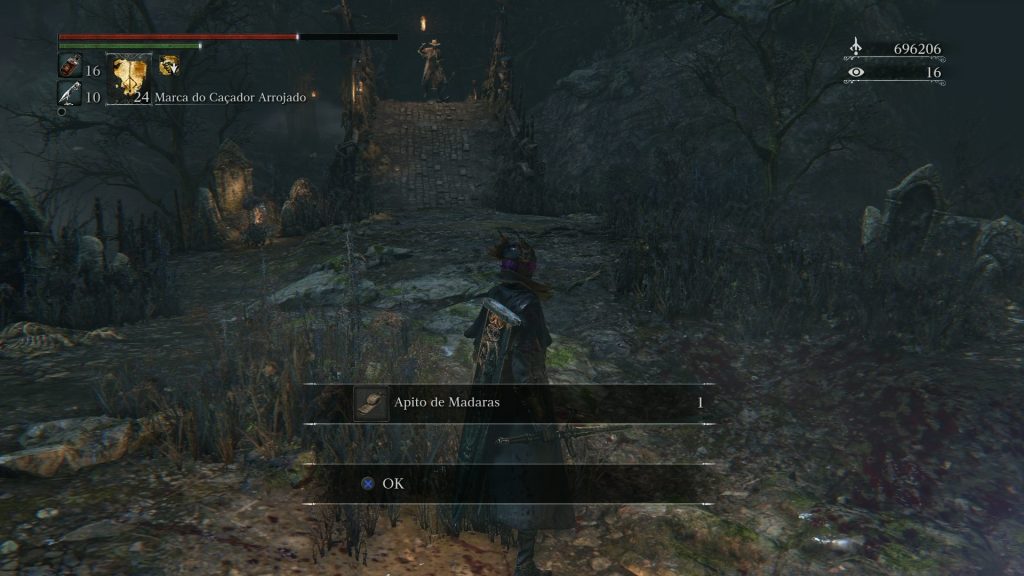
Task: Click the small gold status icon with arrow
Action: [x=170, y=66]
